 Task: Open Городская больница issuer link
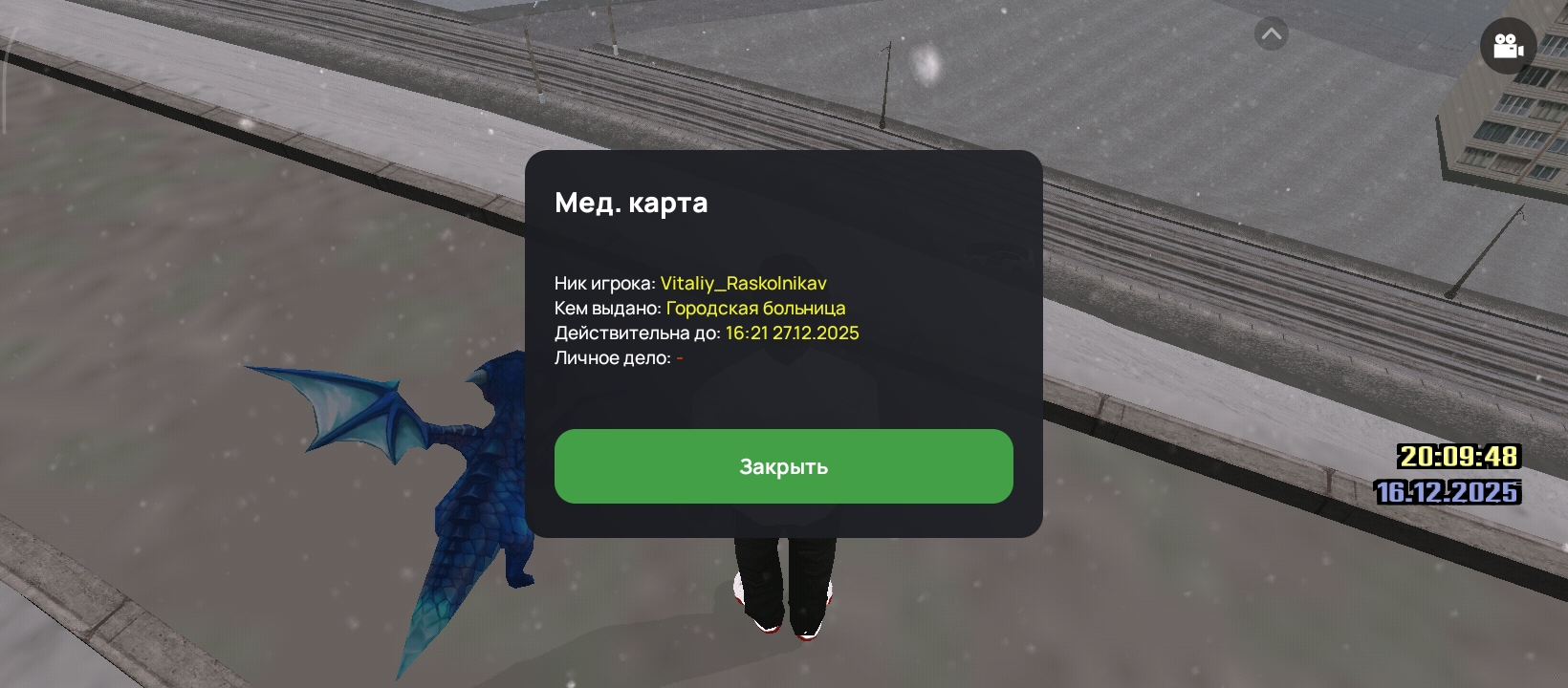point(756,308)
